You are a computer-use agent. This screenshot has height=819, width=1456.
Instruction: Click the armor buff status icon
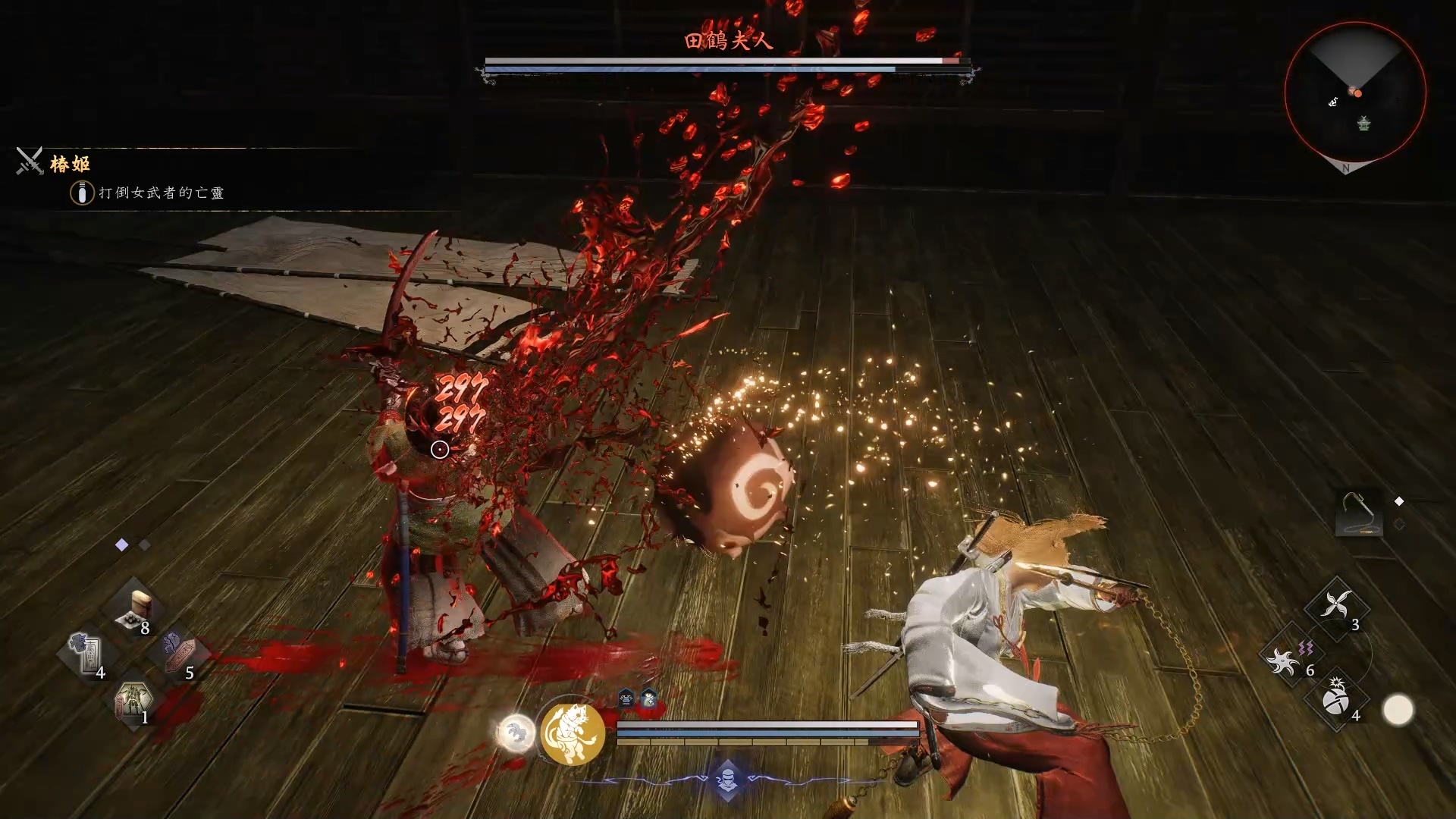point(626,698)
